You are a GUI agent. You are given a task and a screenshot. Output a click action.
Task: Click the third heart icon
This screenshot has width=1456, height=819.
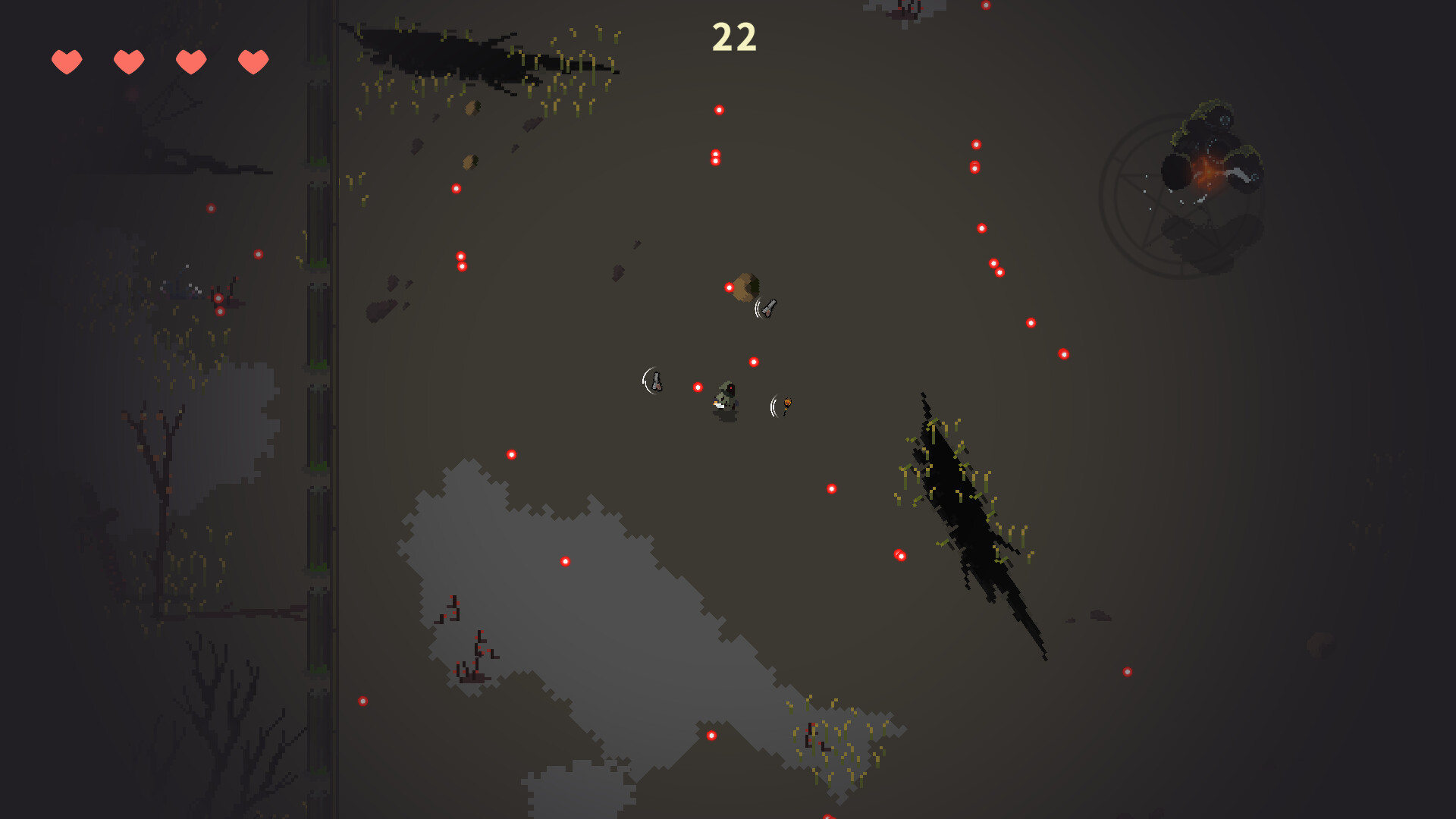191,61
